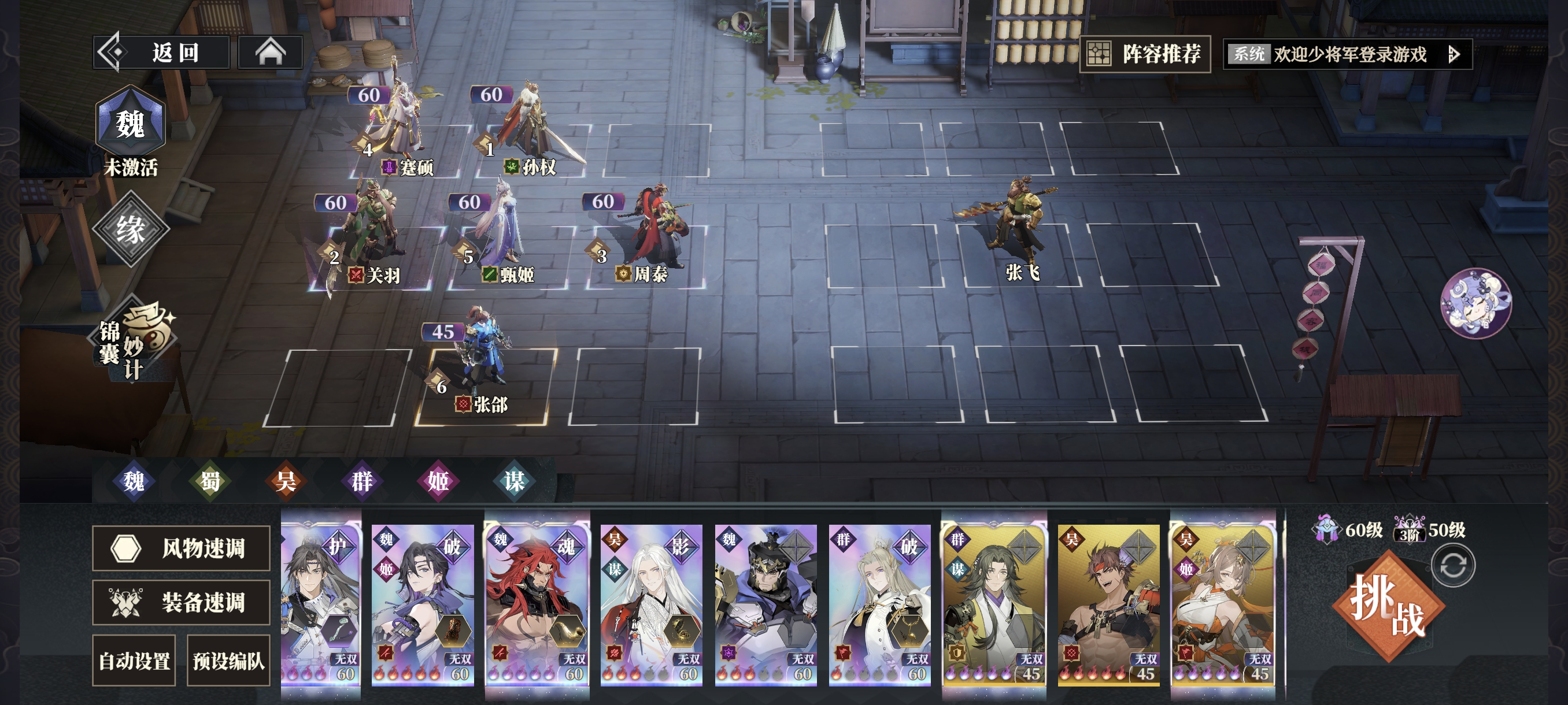Start battle with the 挑战 button
The width and height of the screenshot is (1568, 705).
(1387, 606)
